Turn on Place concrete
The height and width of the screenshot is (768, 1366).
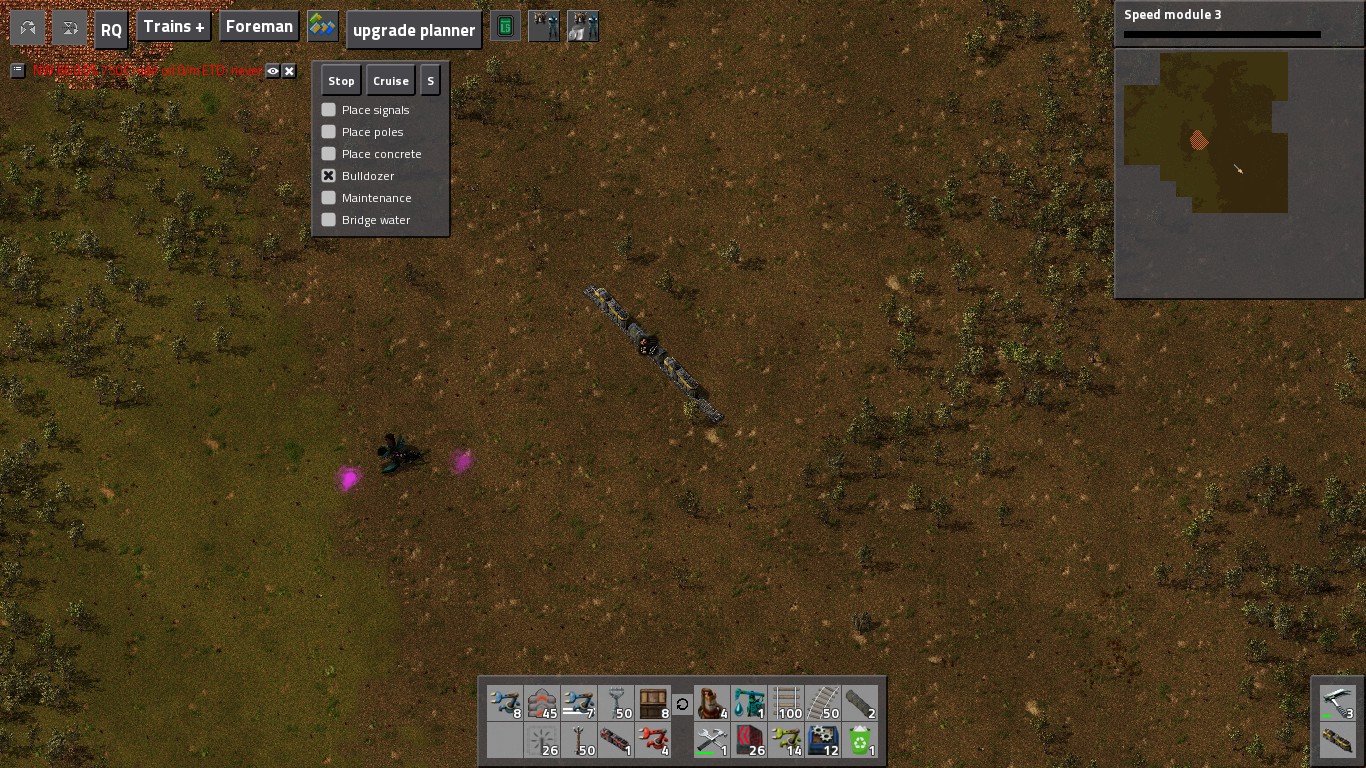pyautogui.click(x=329, y=154)
